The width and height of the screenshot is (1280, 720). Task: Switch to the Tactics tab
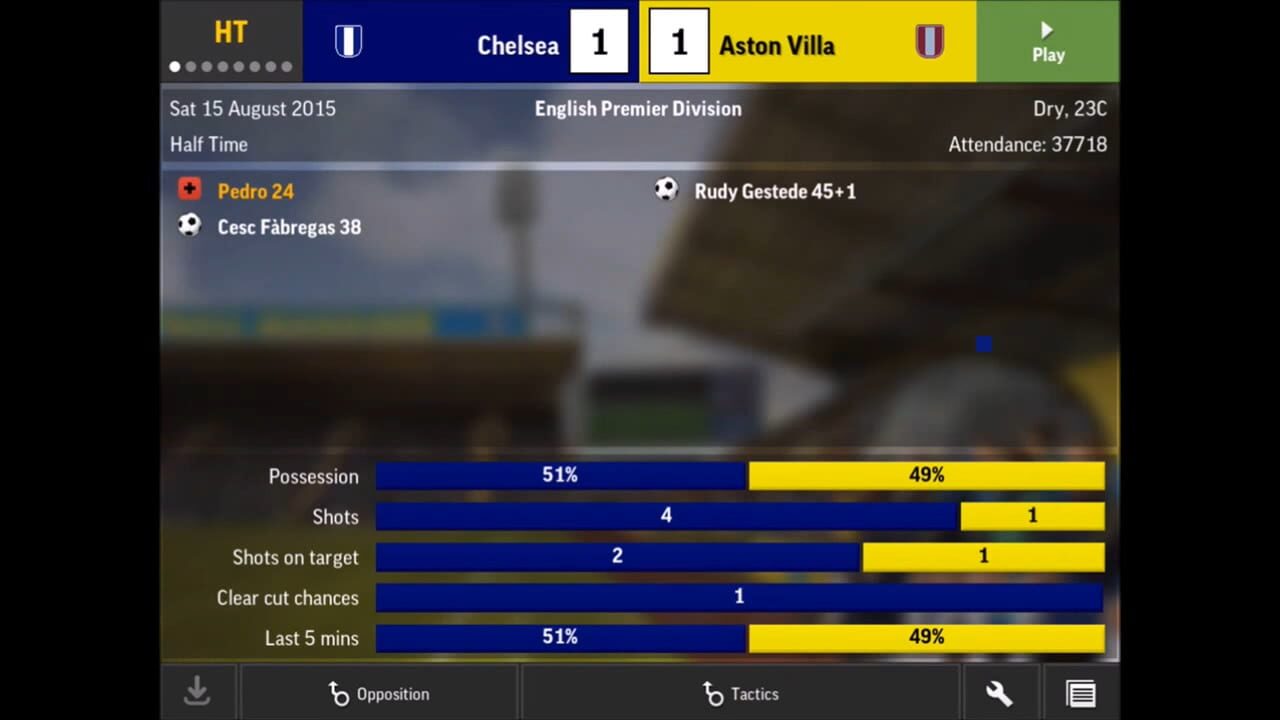[x=741, y=694]
